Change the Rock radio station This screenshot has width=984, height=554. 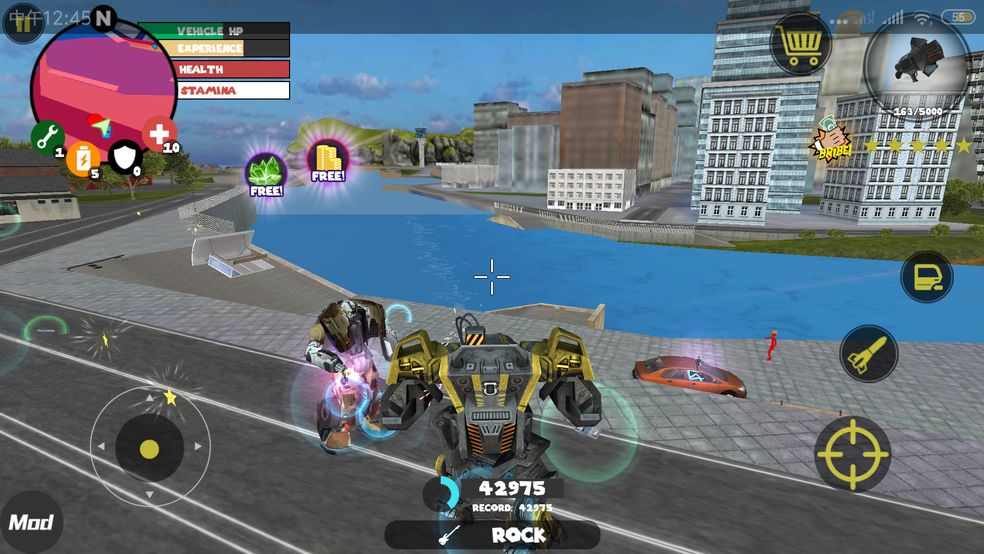point(492,535)
